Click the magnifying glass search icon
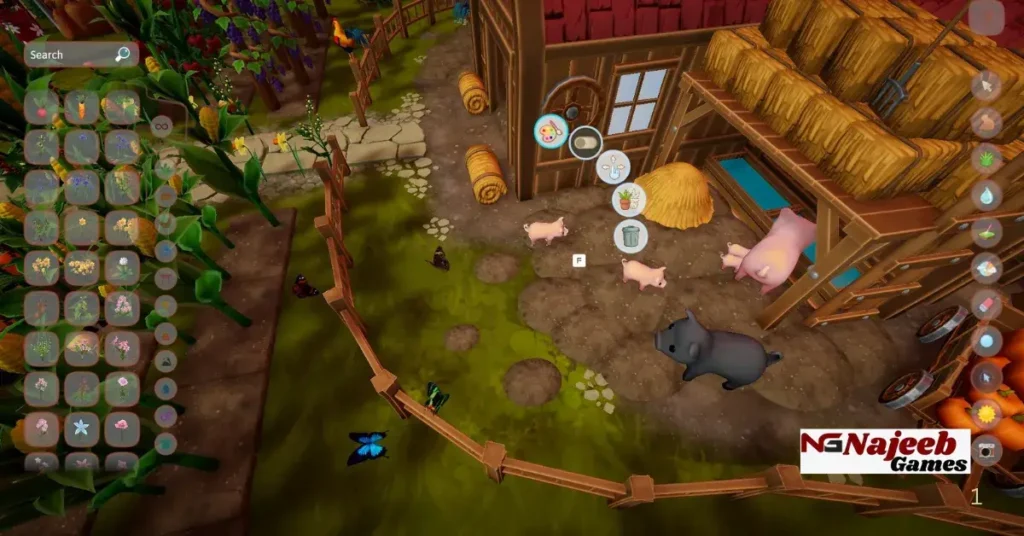Viewport: 1024px width, 536px height. click(x=122, y=54)
